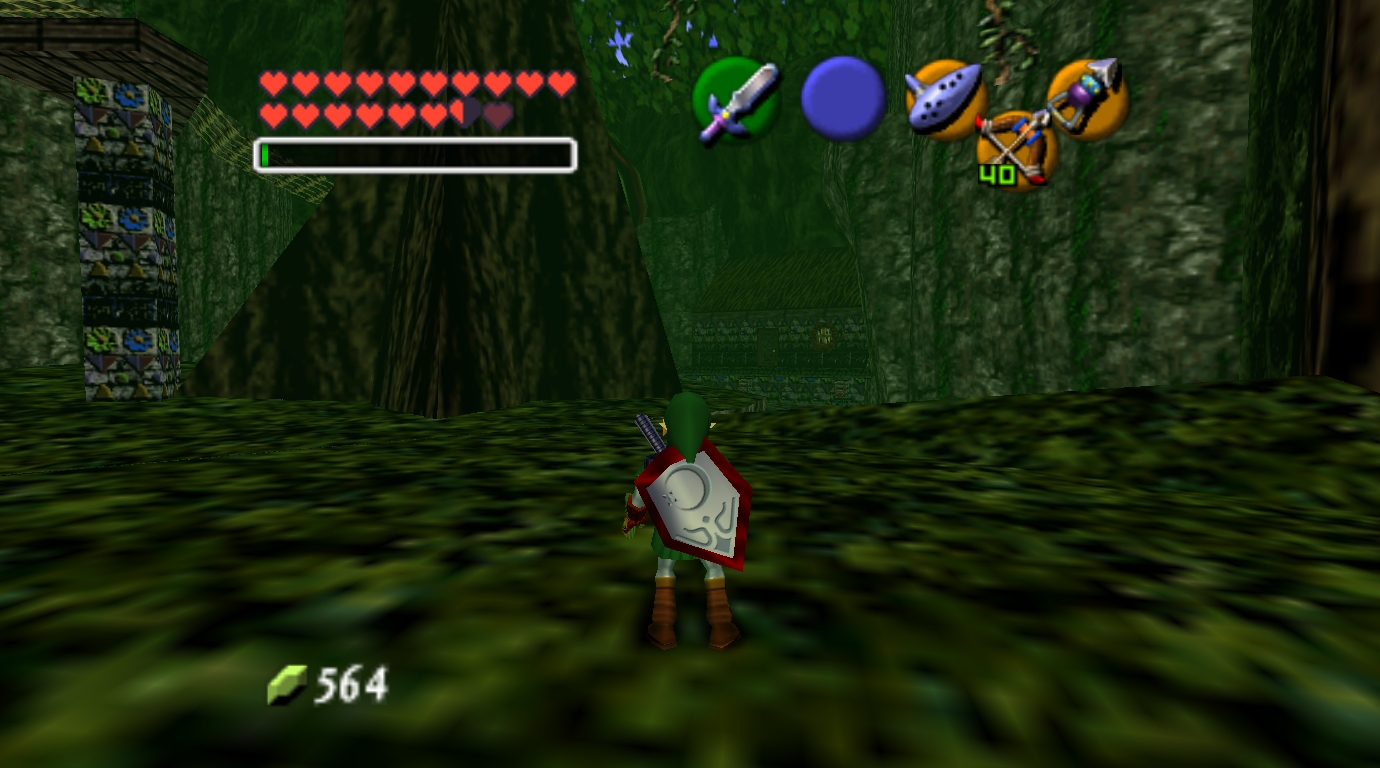The image size is (1380, 768).
Task: Click the Link character model
Action: 690,520
